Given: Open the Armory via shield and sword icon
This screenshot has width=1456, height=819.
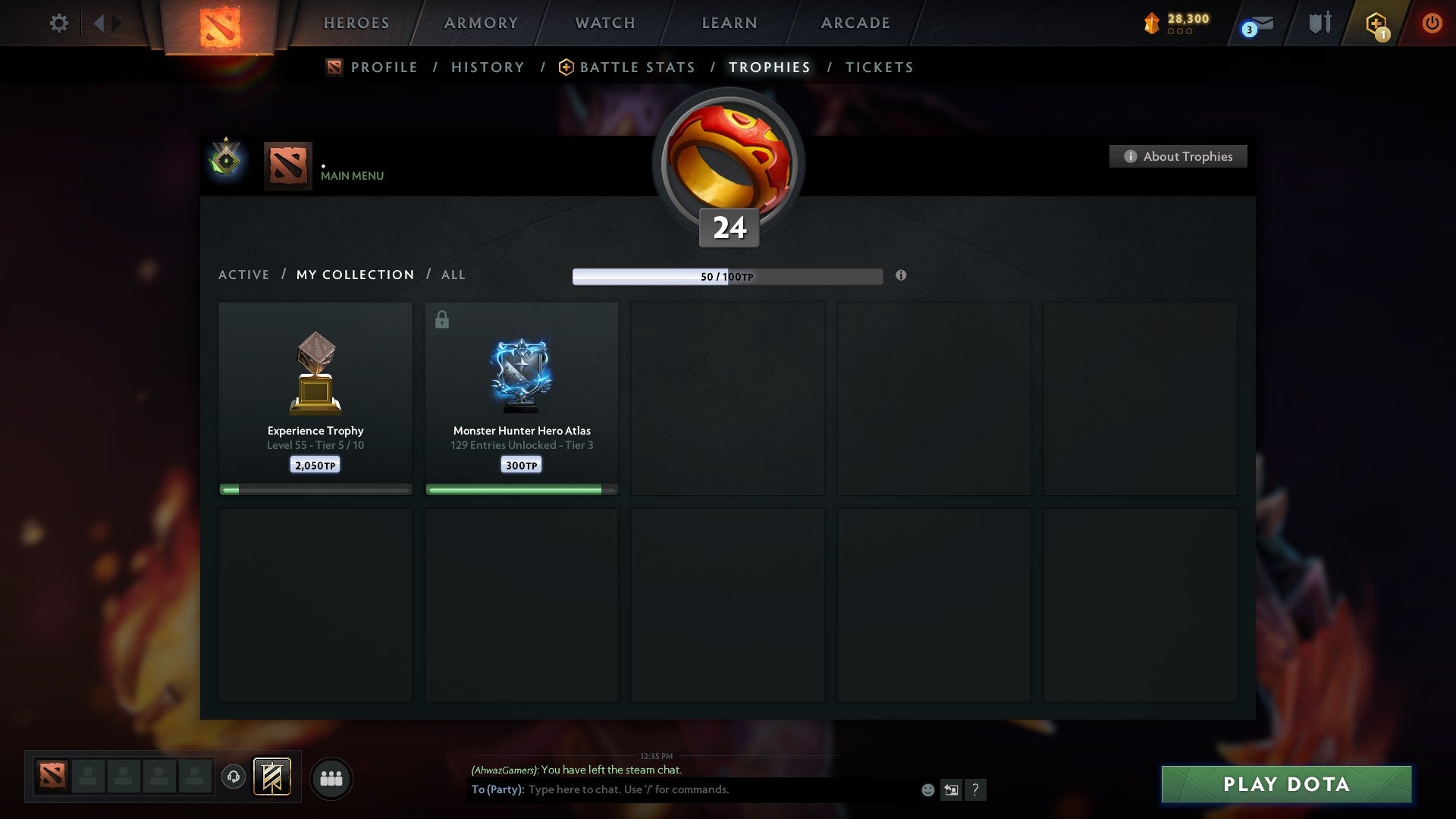Looking at the screenshot, I should [1319, 23].
